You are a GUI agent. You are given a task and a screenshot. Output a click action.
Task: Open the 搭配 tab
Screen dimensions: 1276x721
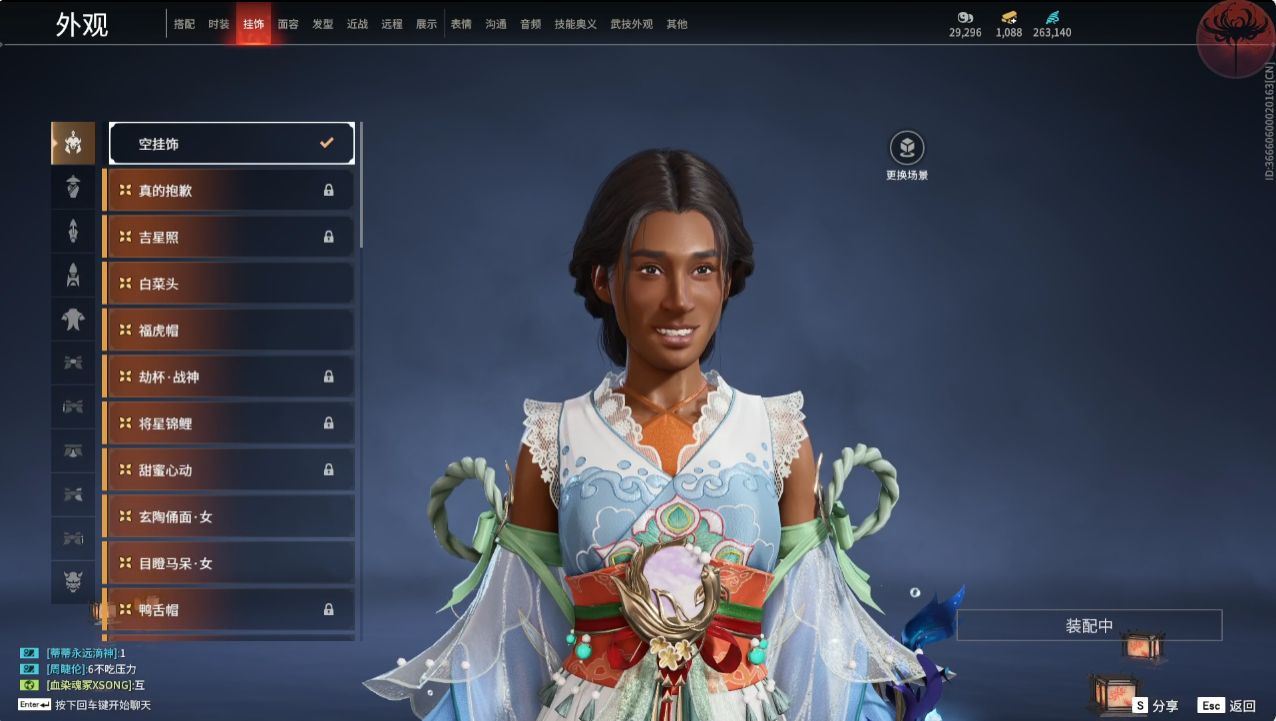(x=184, y=24)
